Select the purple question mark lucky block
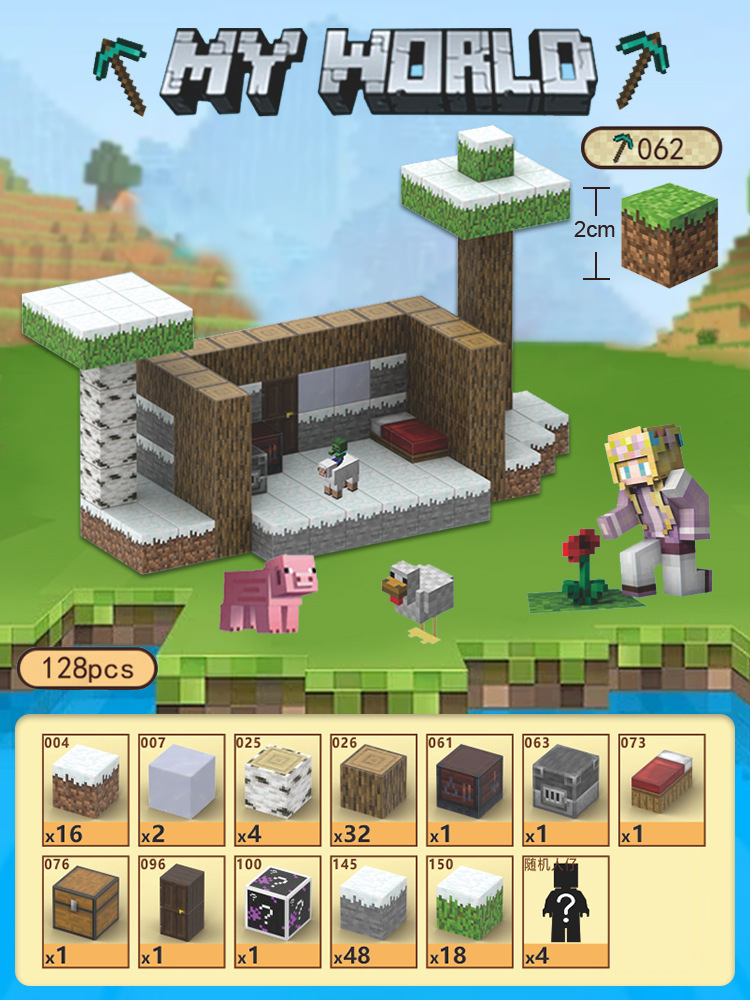 (277, 911)
